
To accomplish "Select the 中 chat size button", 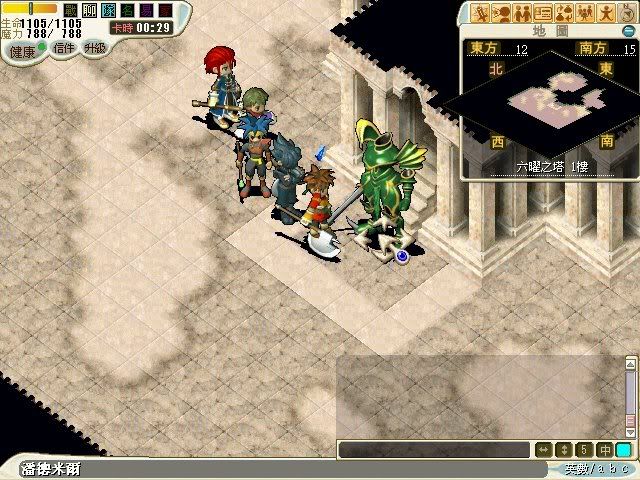I will (x=604, y=450).
